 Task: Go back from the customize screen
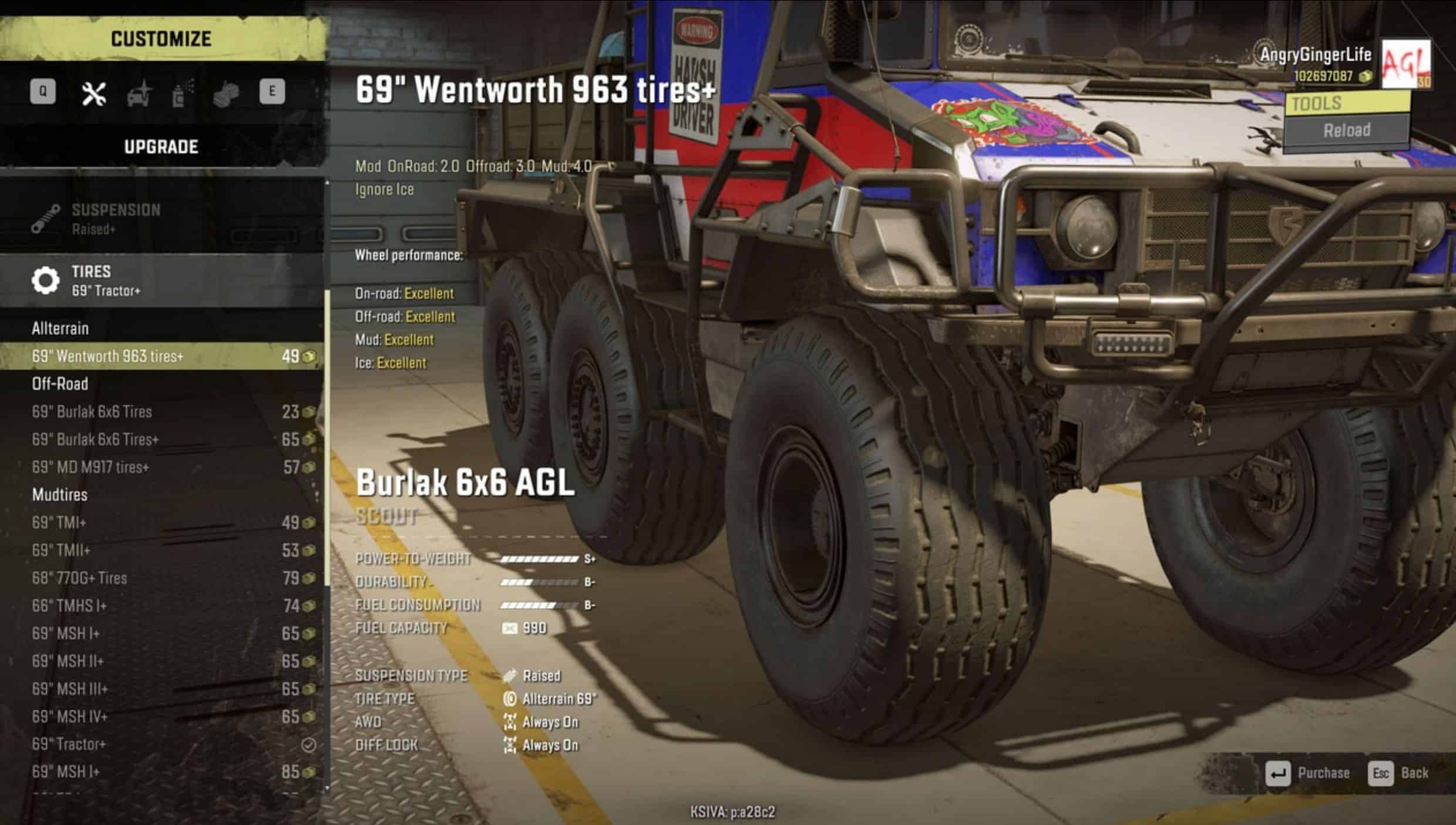(1398, 773)
